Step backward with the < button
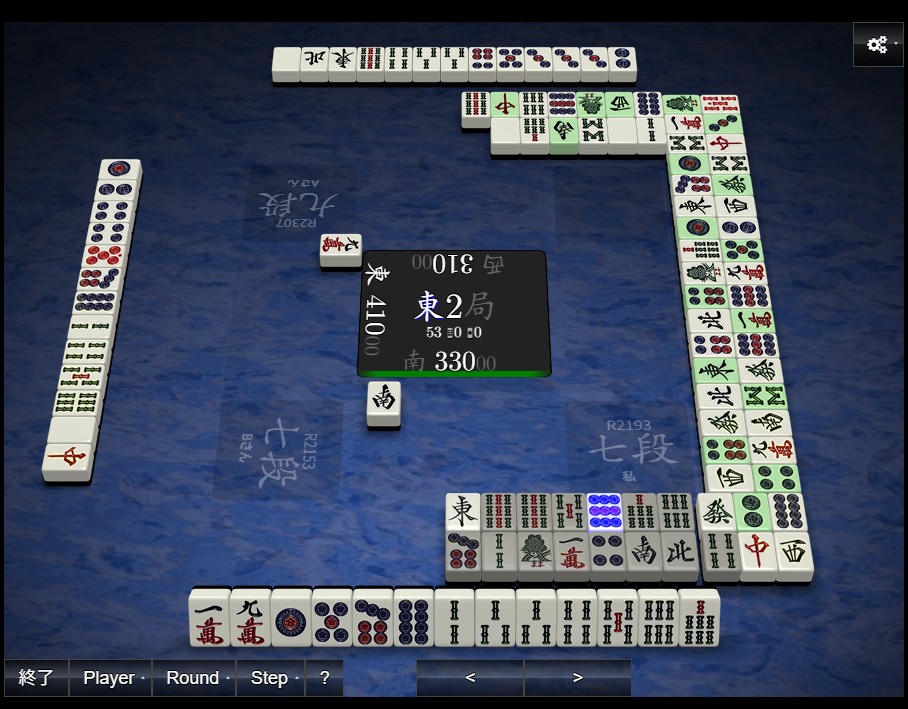This screenshot has width=908, height=709. point(470,677)
